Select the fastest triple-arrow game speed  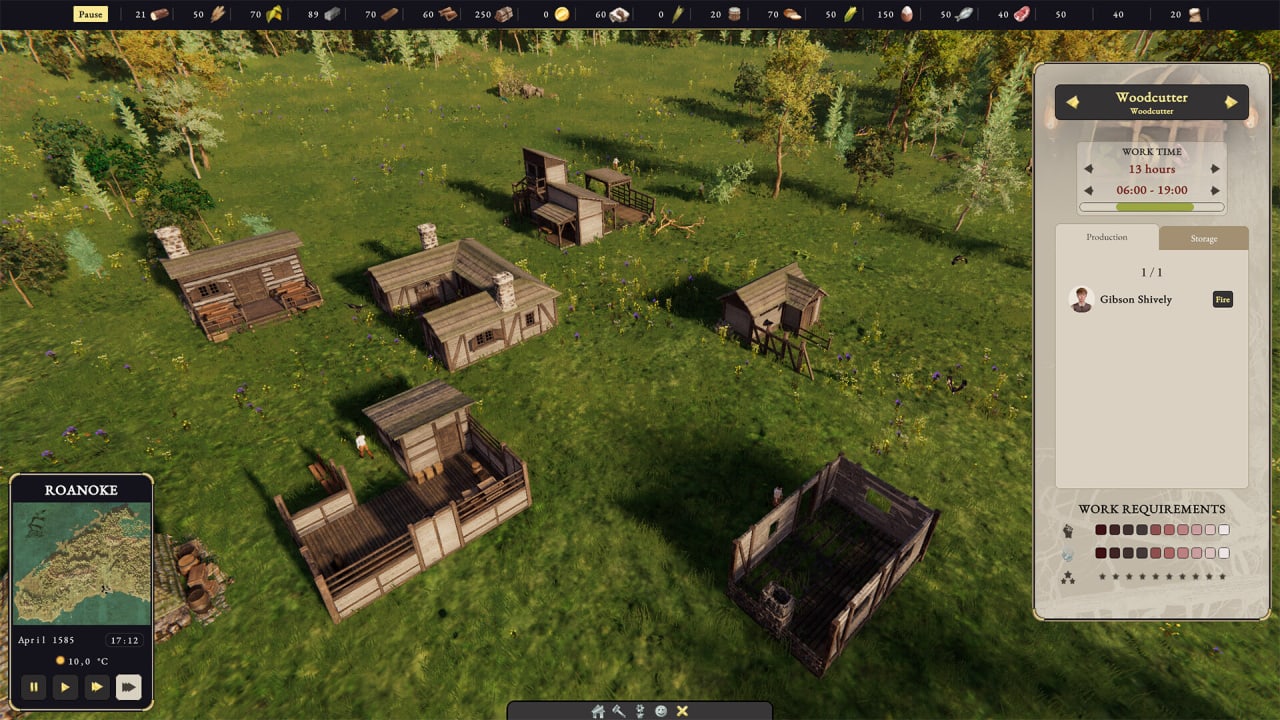click(x=129, y=687)
